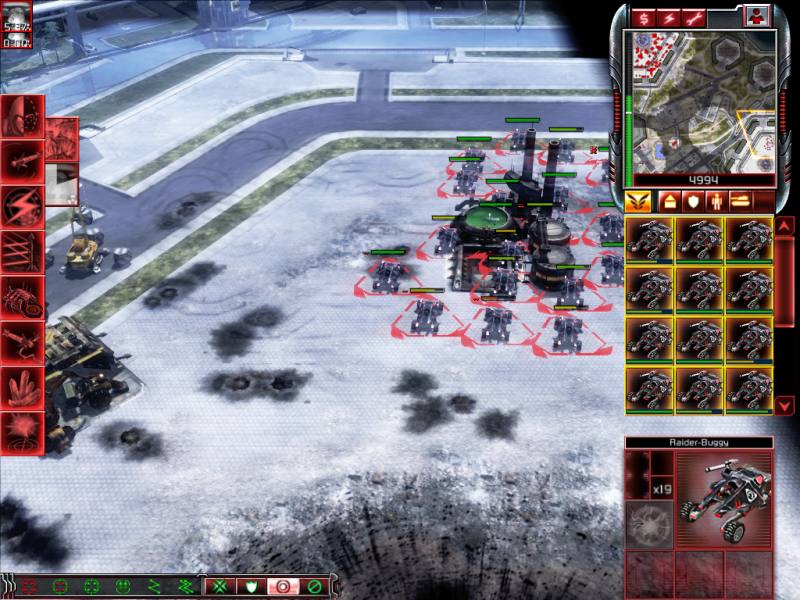Choose the diagonal laser lines support power
This screenshot has width=800, height=600.
click(x=22, y=250)
